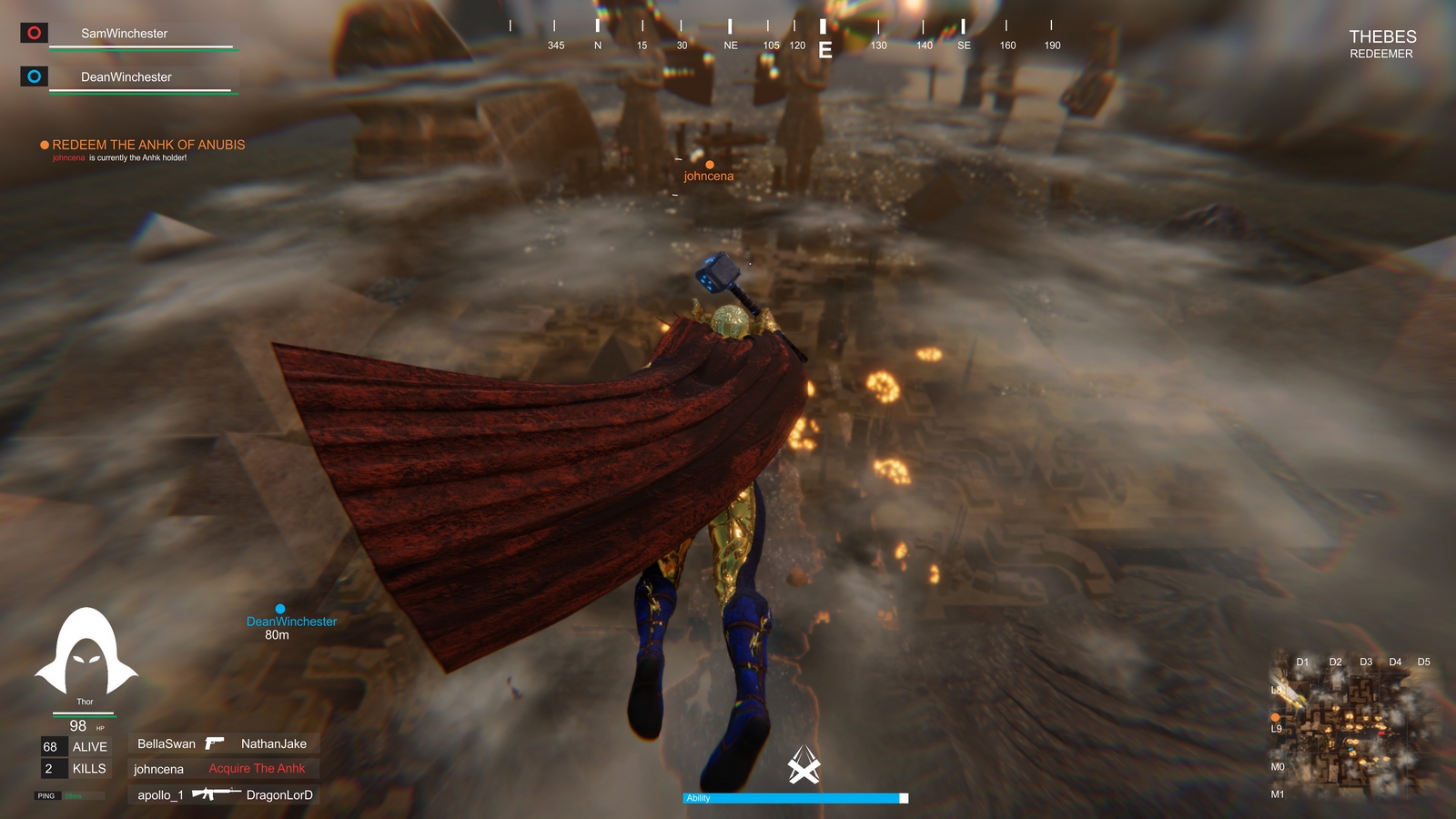This screenshot has width=1456, height=819.
Task: Click the orange johncena Anhk holder marker
Action: point(709,166)
